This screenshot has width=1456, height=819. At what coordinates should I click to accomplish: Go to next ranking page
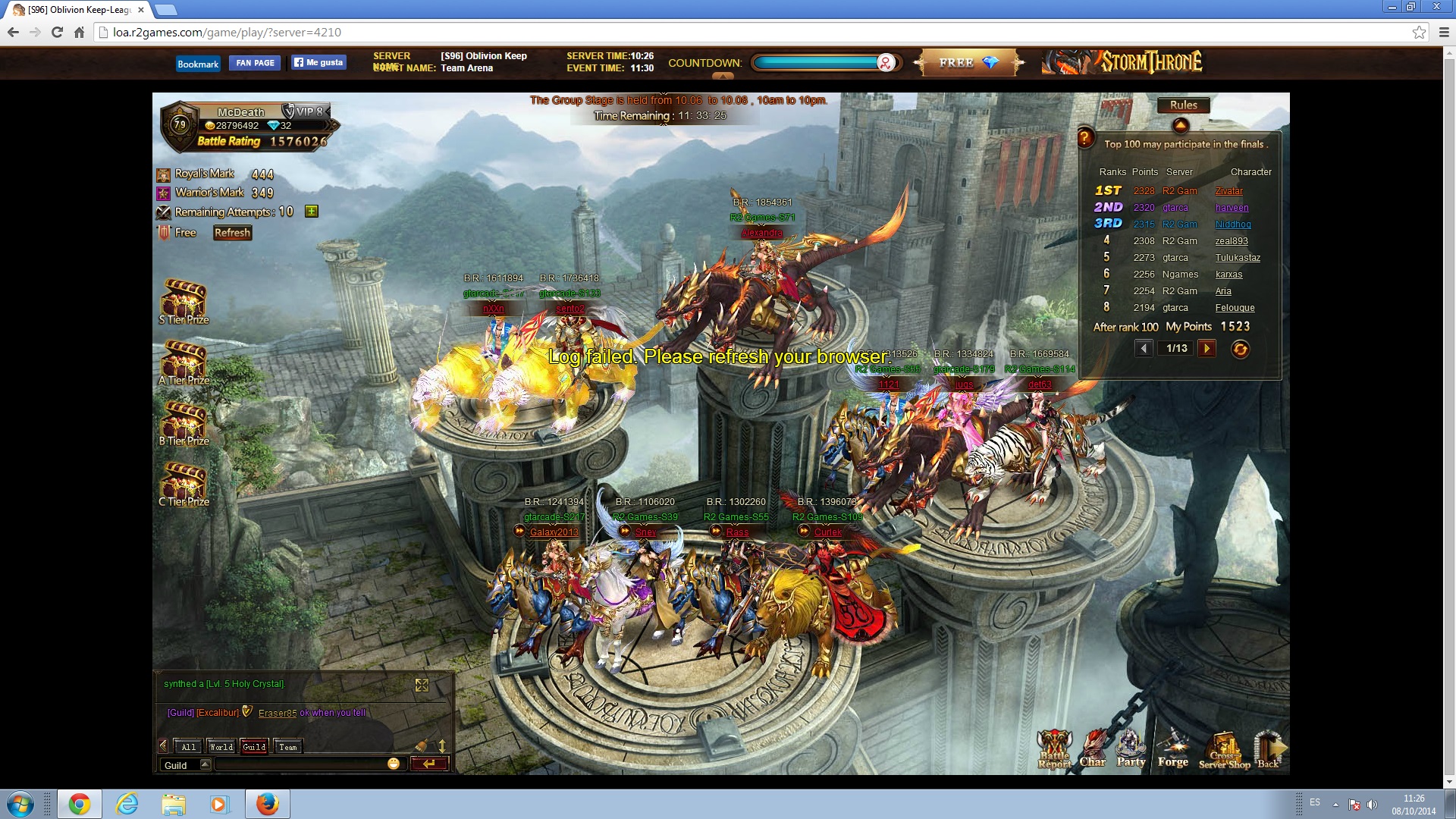(1207, 348)
